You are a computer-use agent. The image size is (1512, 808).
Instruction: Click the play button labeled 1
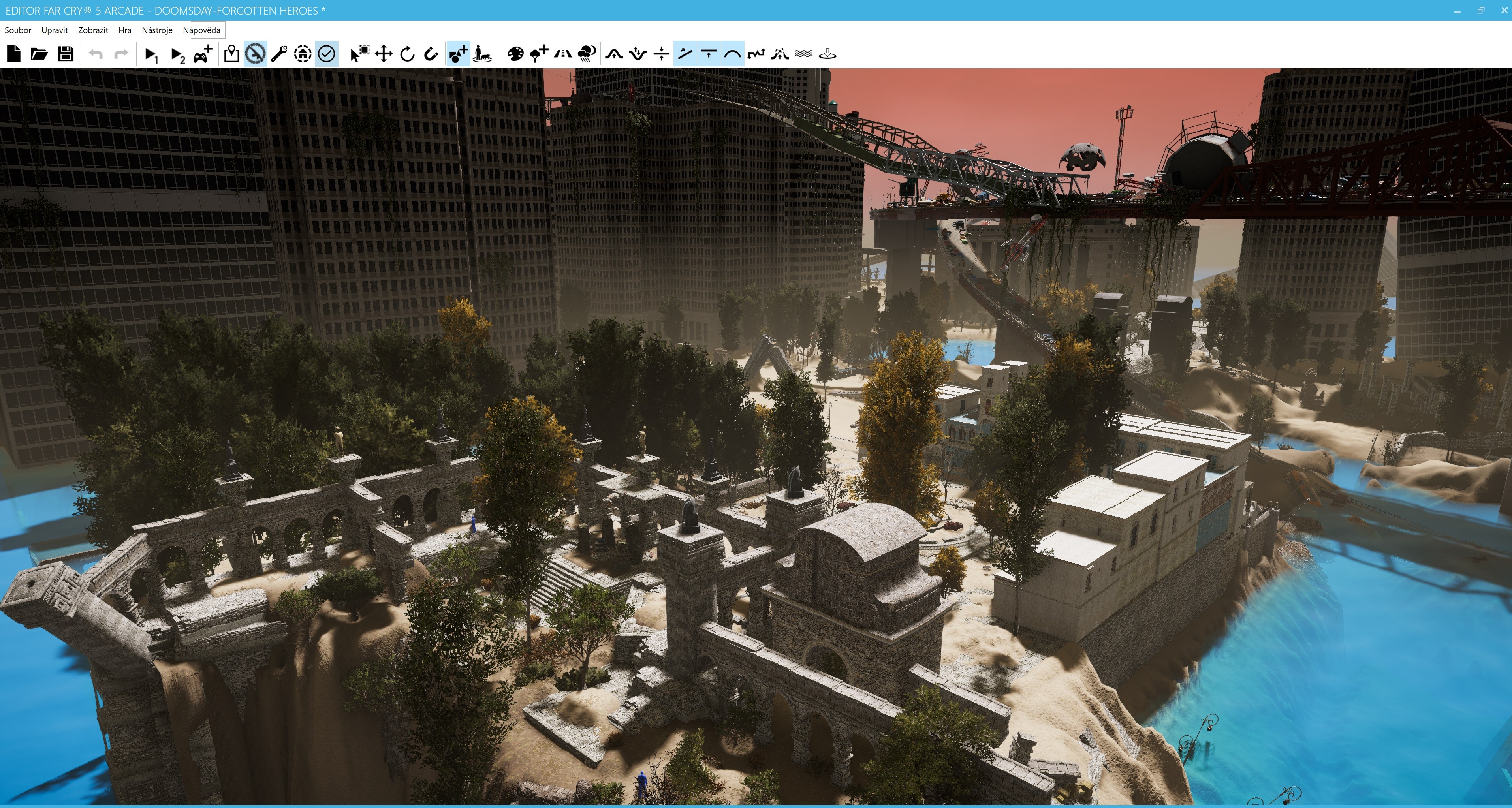[151, 54]
